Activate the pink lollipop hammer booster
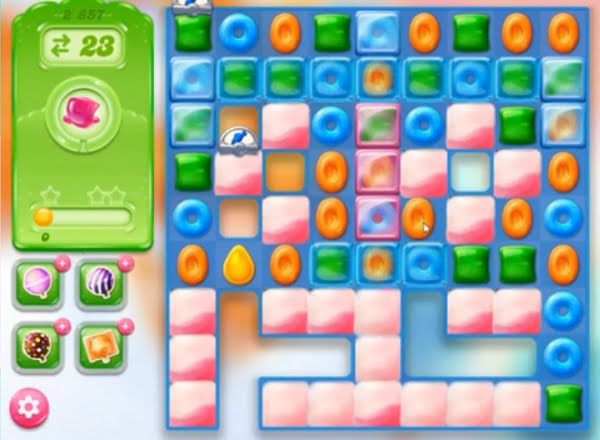600x440 pixels. click(39, 284)
